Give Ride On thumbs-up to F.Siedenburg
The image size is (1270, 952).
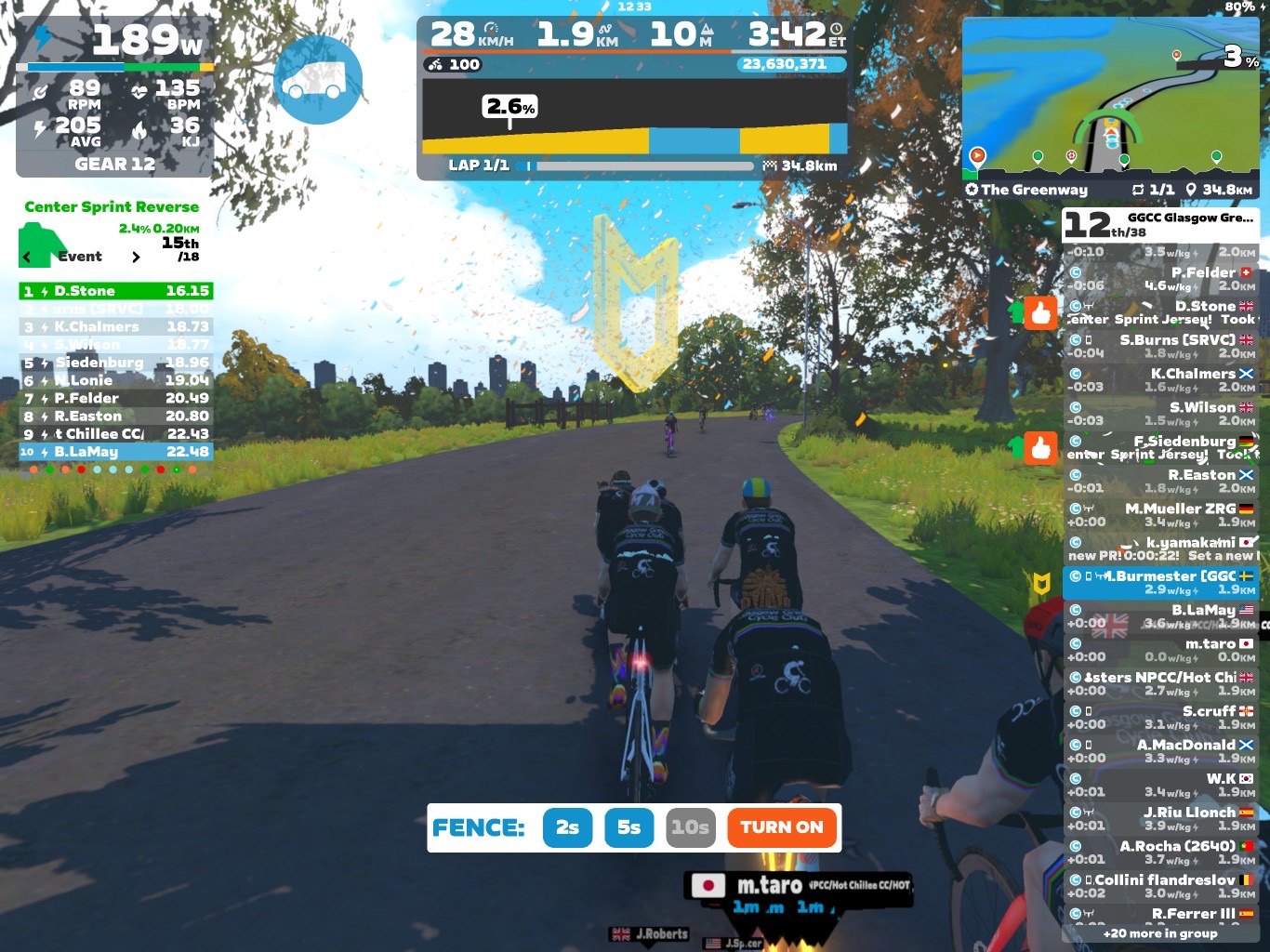1040,448
